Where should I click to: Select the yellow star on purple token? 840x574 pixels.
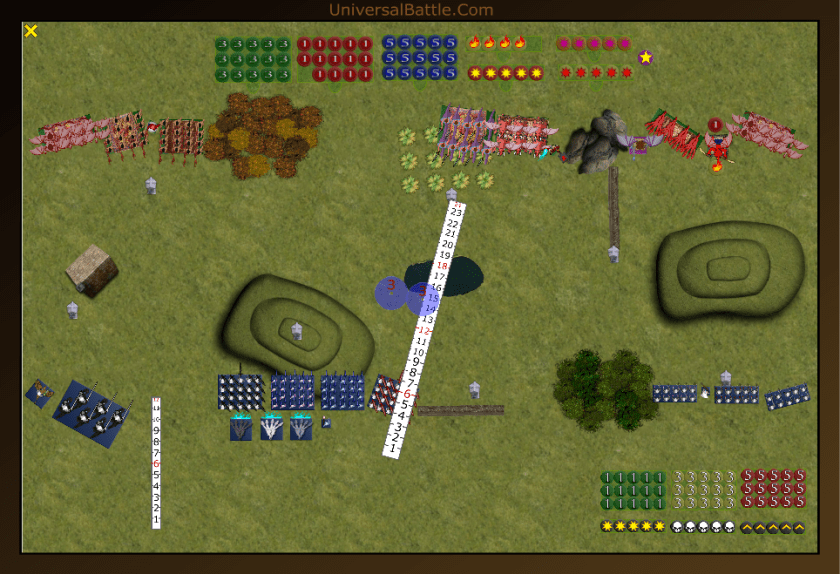[646, 57]
